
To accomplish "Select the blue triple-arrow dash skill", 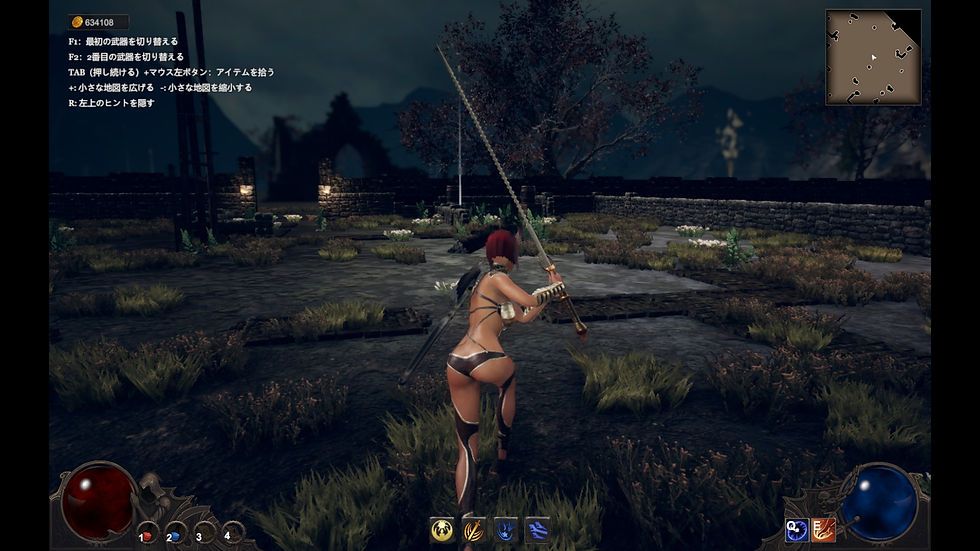I will click(x=538, y=530).
